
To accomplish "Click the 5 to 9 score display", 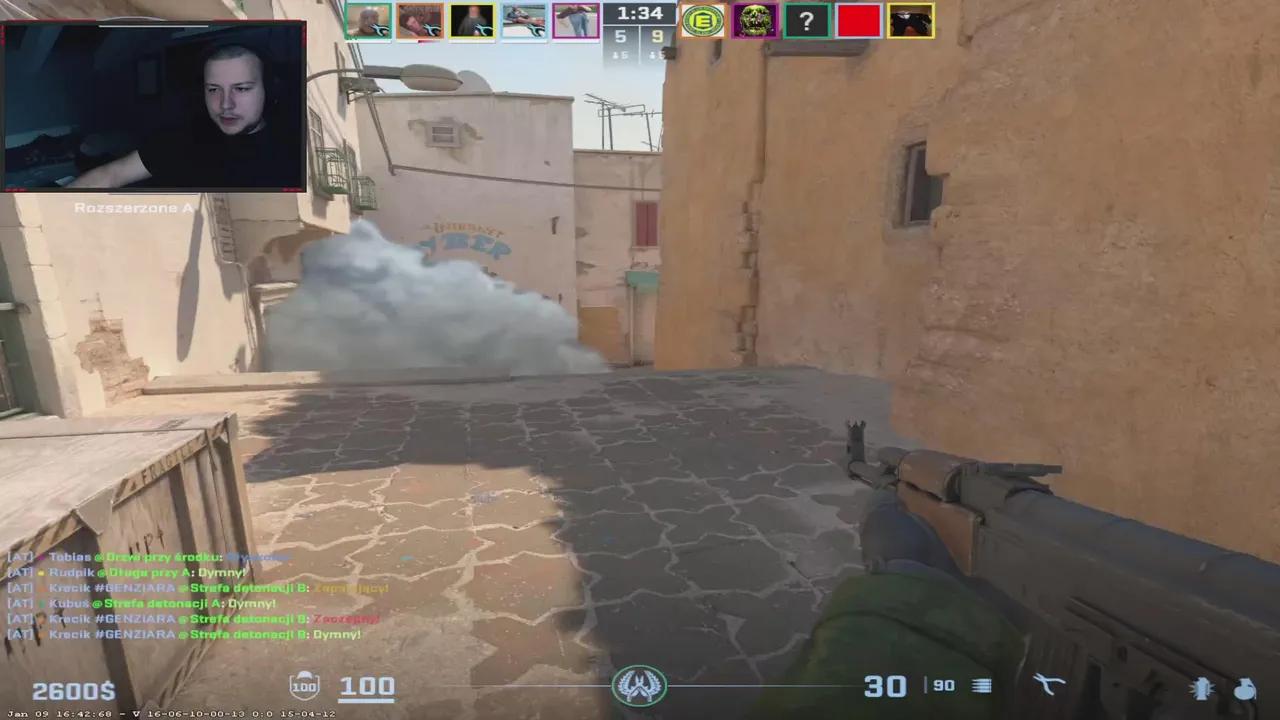I will (638, 38).
